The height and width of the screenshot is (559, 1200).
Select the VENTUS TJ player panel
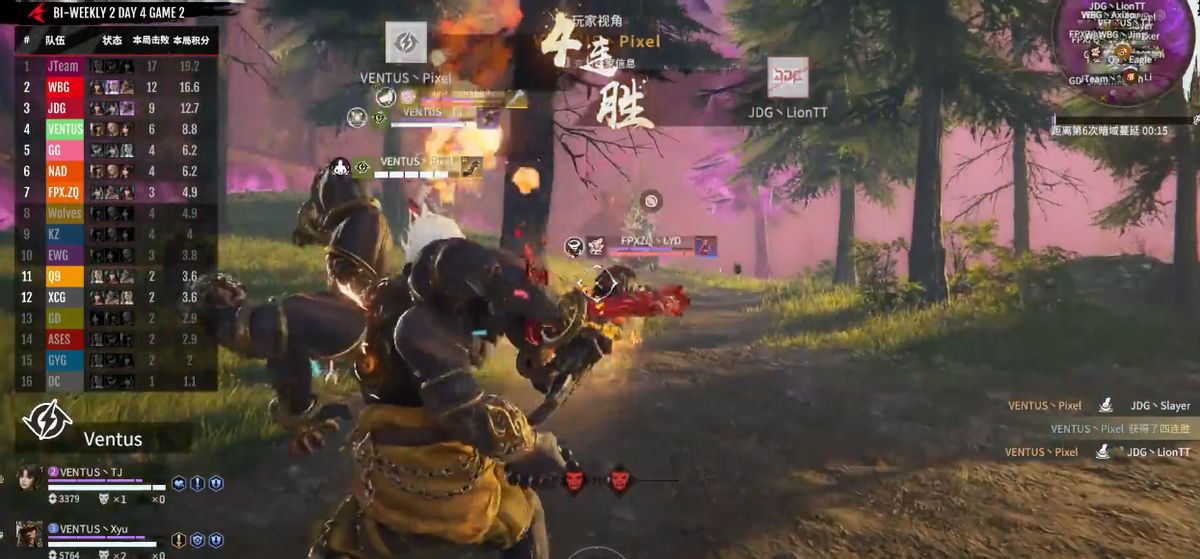pyautogui.click(x=110, y=483)
